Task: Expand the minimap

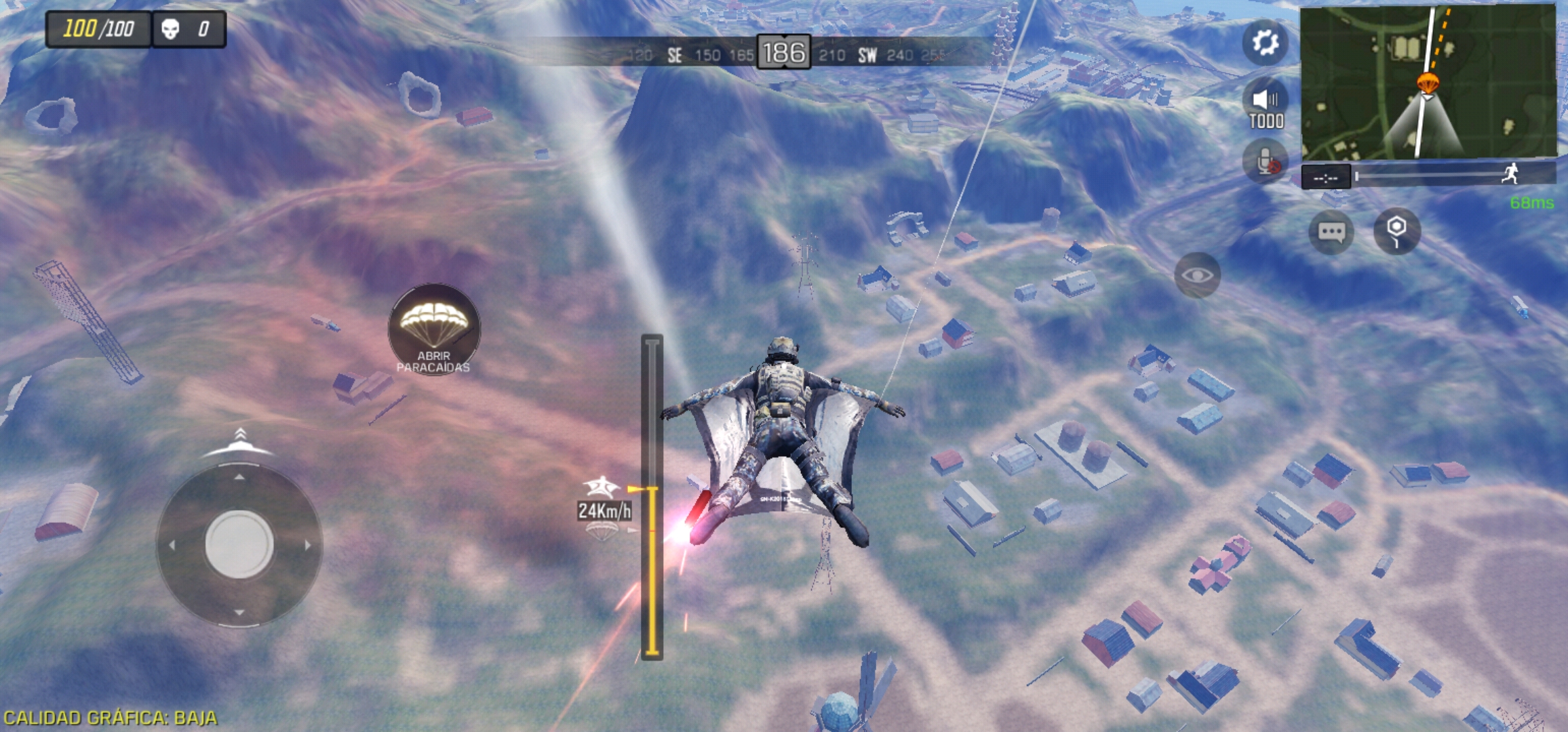Action: 1428,81
